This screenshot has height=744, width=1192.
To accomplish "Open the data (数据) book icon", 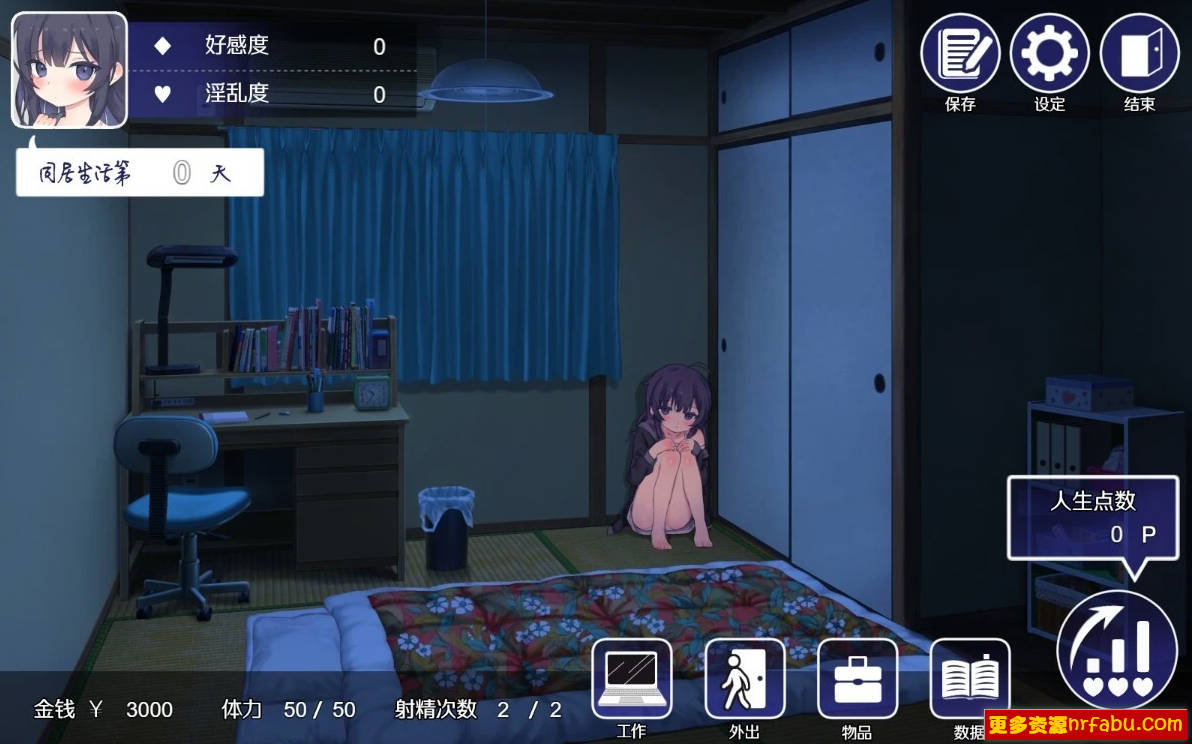I will point(969,678).
